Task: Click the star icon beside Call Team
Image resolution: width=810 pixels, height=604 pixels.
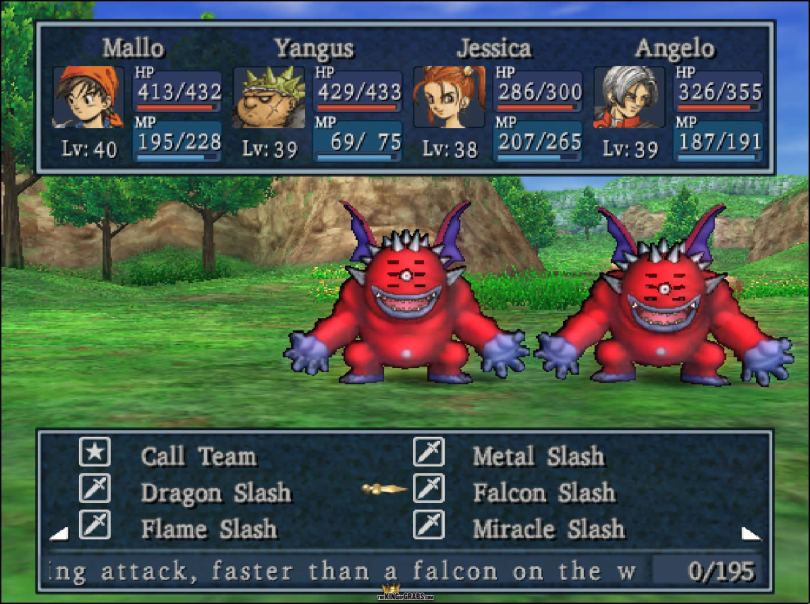Action: 95,453
